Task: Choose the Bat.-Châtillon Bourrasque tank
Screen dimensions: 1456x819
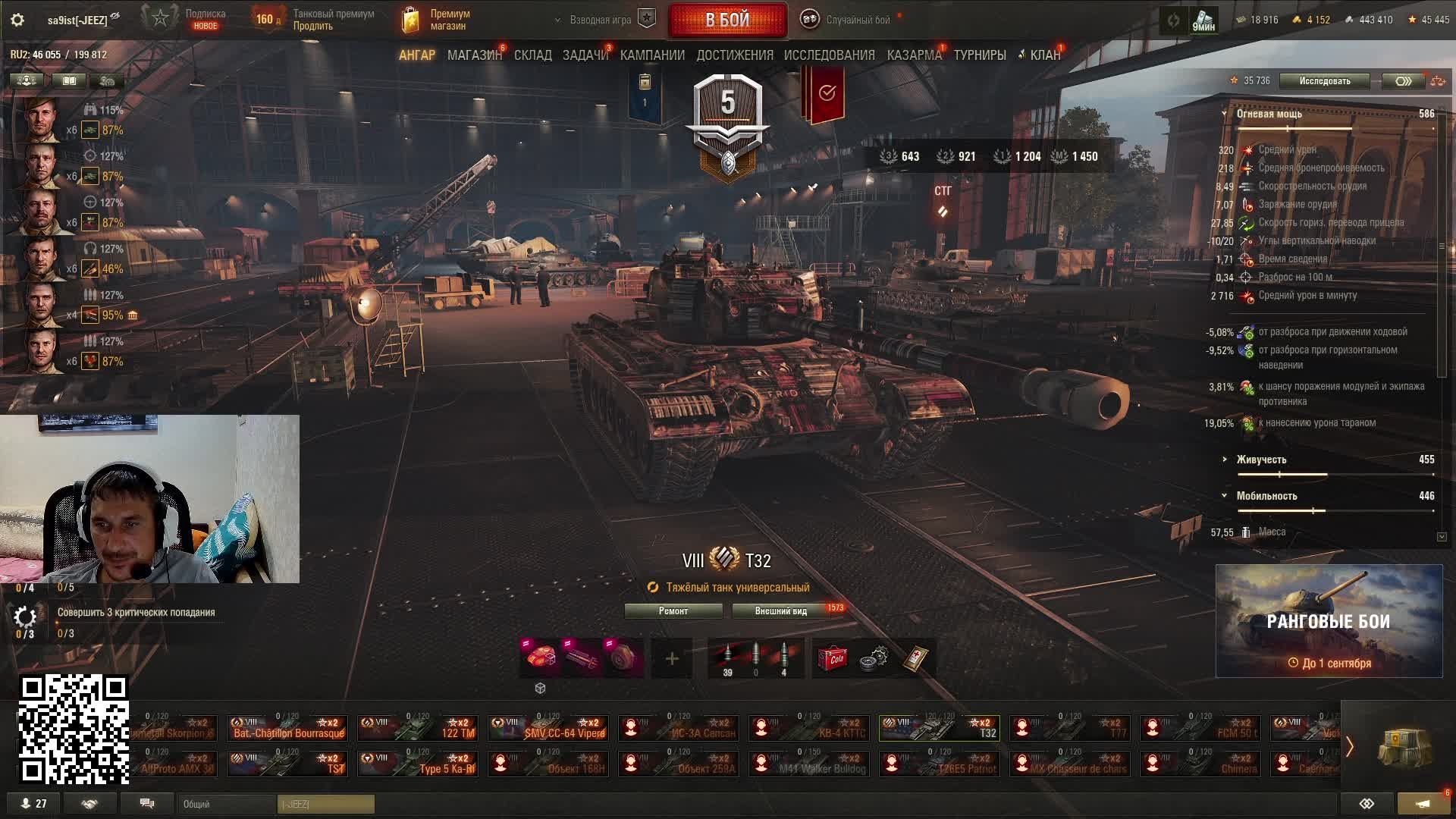Action: pyautogui.click(x=287, y=728)
